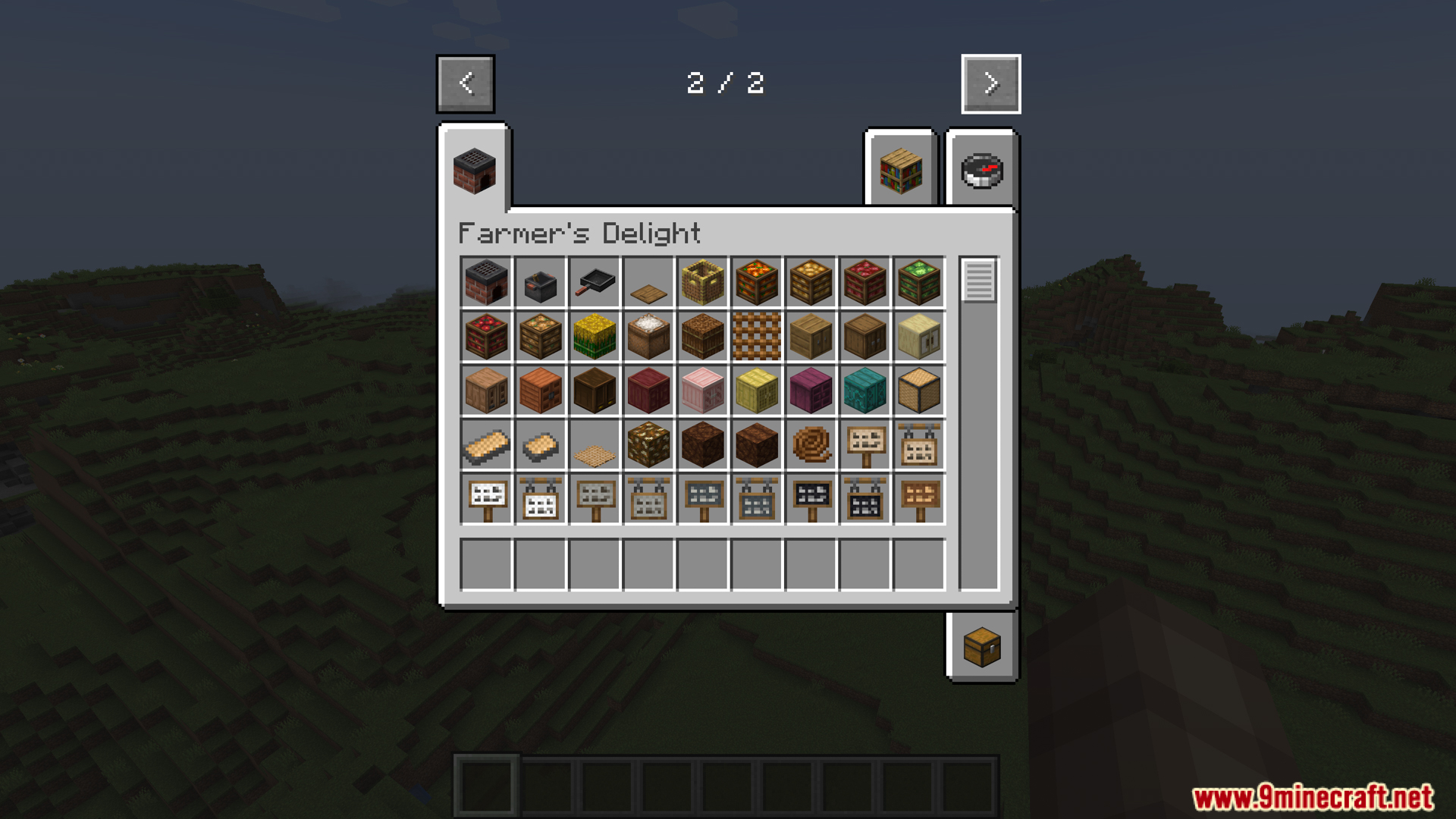
Task: Advance to next page with right arrow
Action: tap(990, 83)
